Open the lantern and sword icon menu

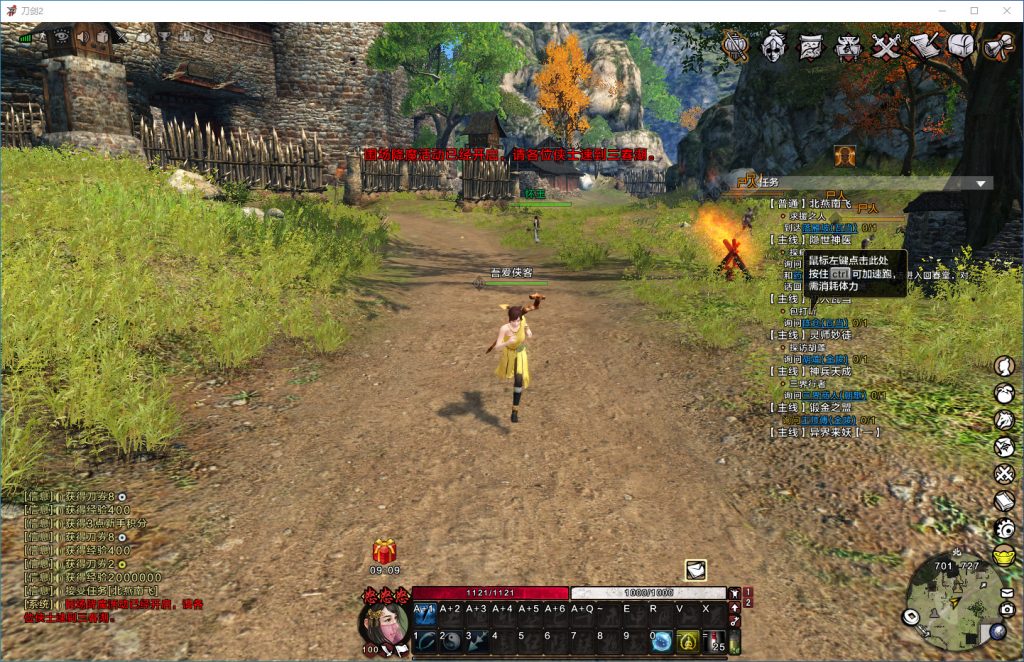[736, 46]
